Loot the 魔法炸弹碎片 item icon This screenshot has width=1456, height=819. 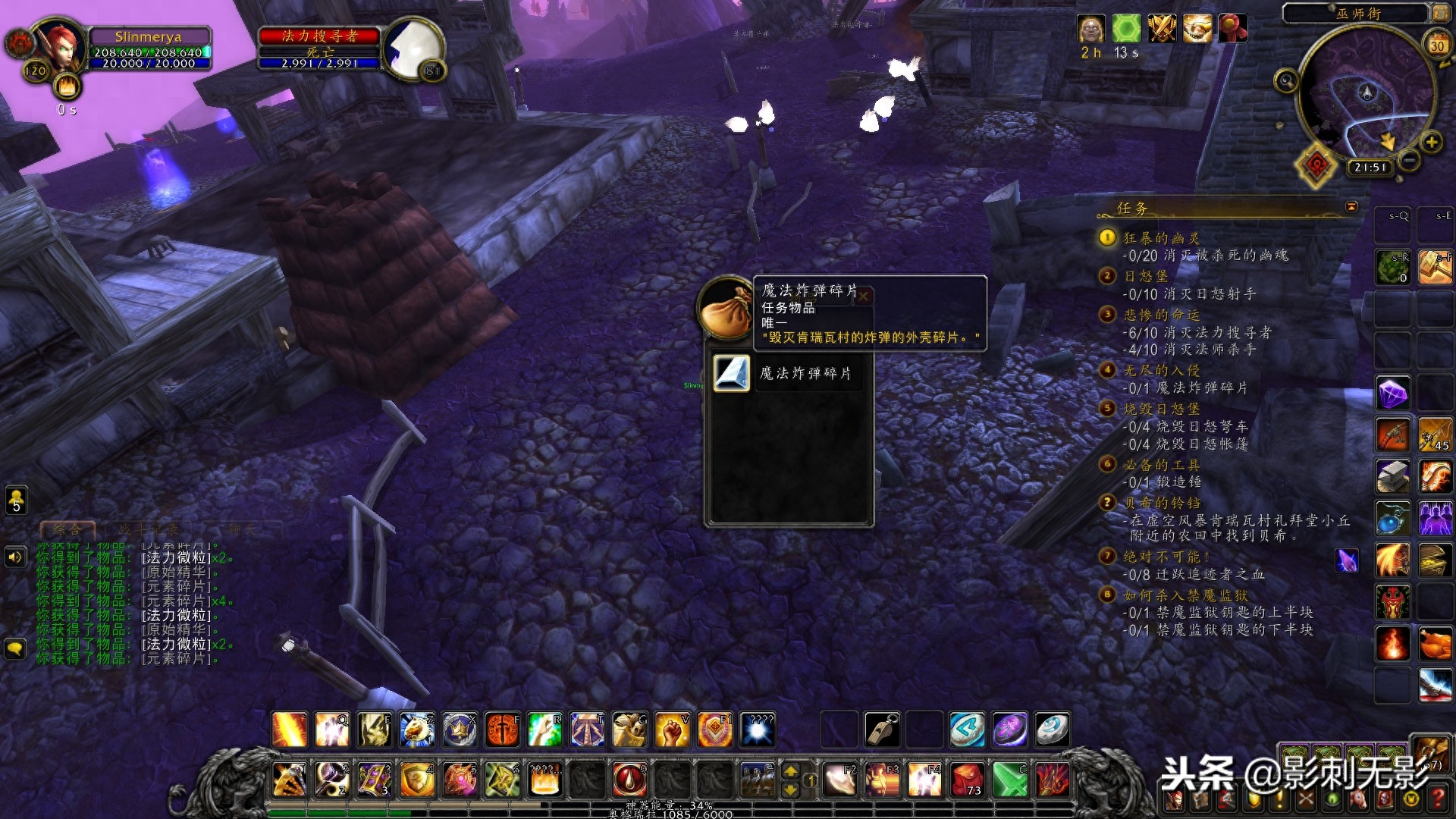(732, 373)
